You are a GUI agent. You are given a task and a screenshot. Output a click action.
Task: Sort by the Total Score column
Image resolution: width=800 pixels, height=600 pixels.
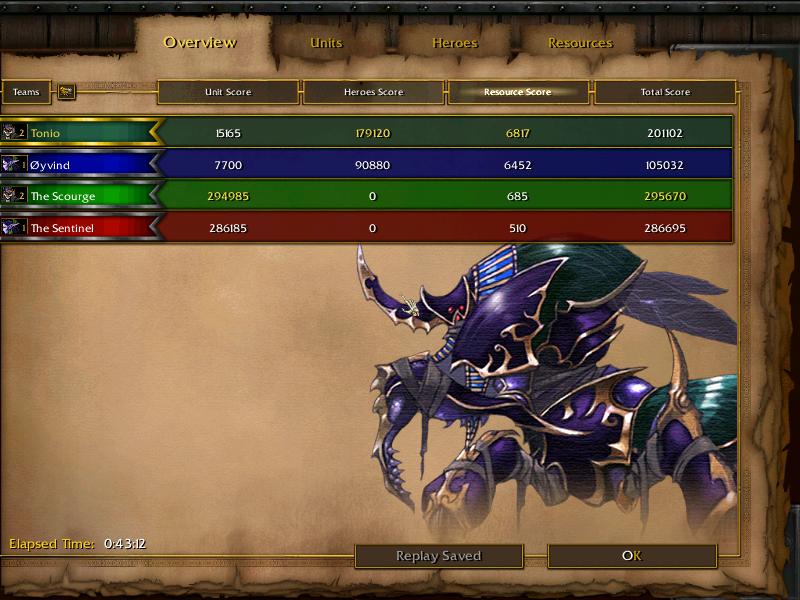pyautogui.click(x=665, y=92)
